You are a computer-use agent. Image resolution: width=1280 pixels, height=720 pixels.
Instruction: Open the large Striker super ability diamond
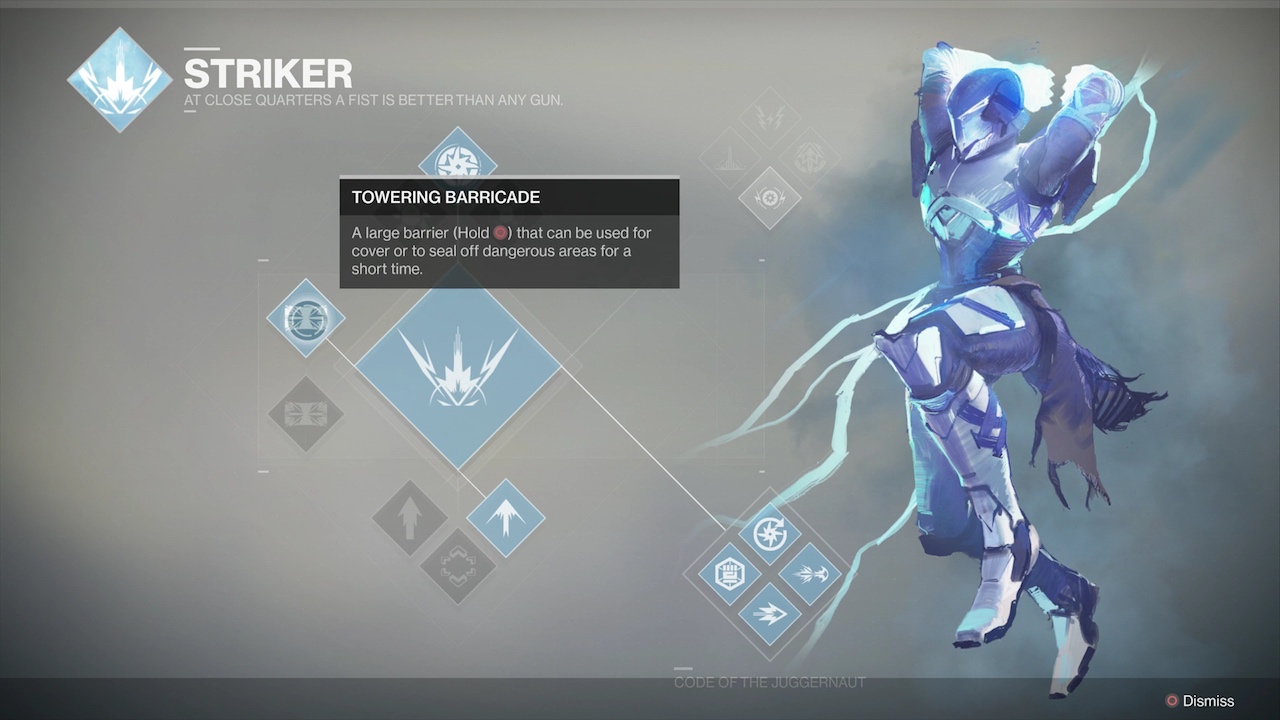pos(458,365)
